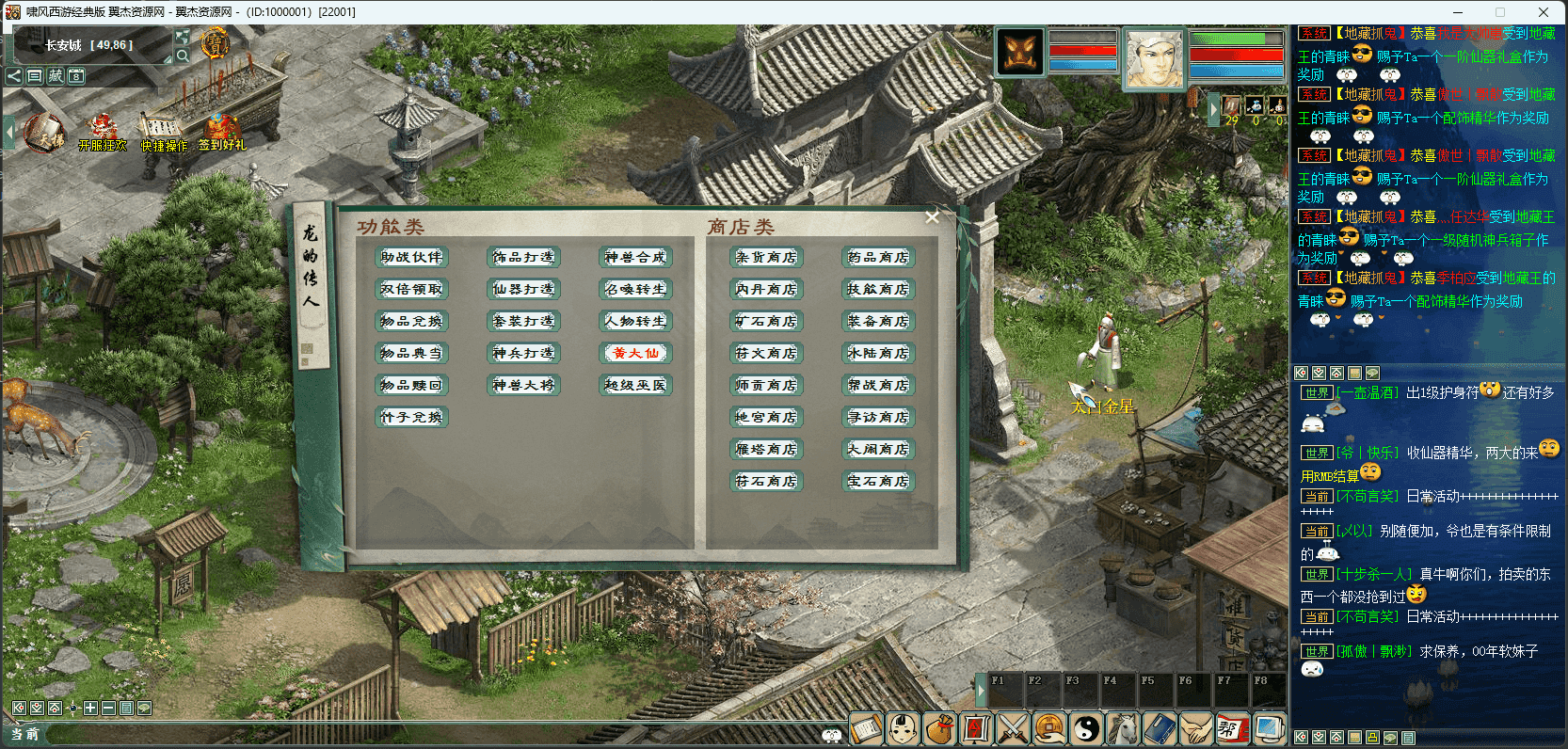The image size is (1568, 749).
Task: Select the yin-yang toolbar icon
Action: [x=1087, y=728]
